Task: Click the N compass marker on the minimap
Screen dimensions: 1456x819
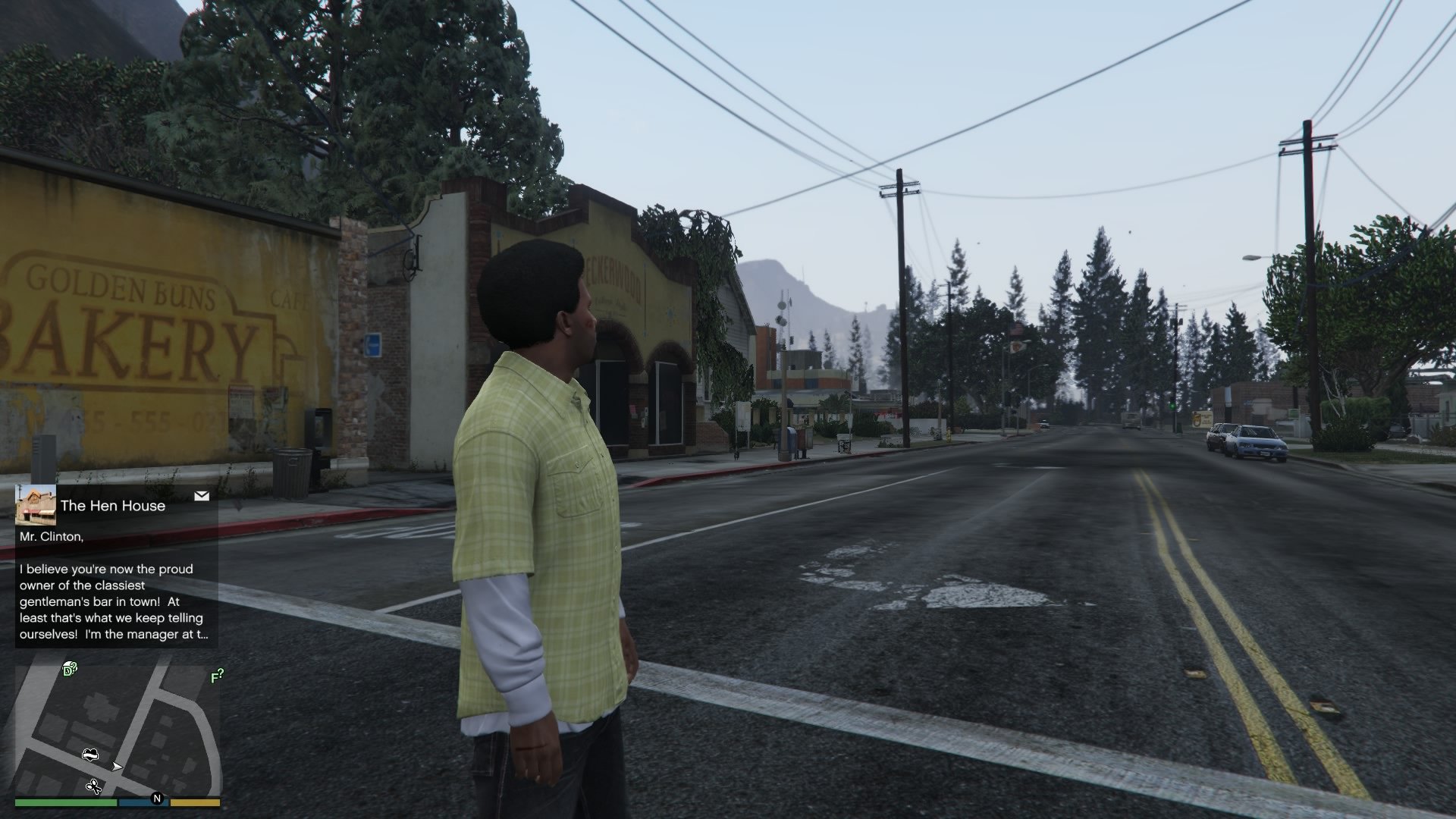Action: coord(157,799)
